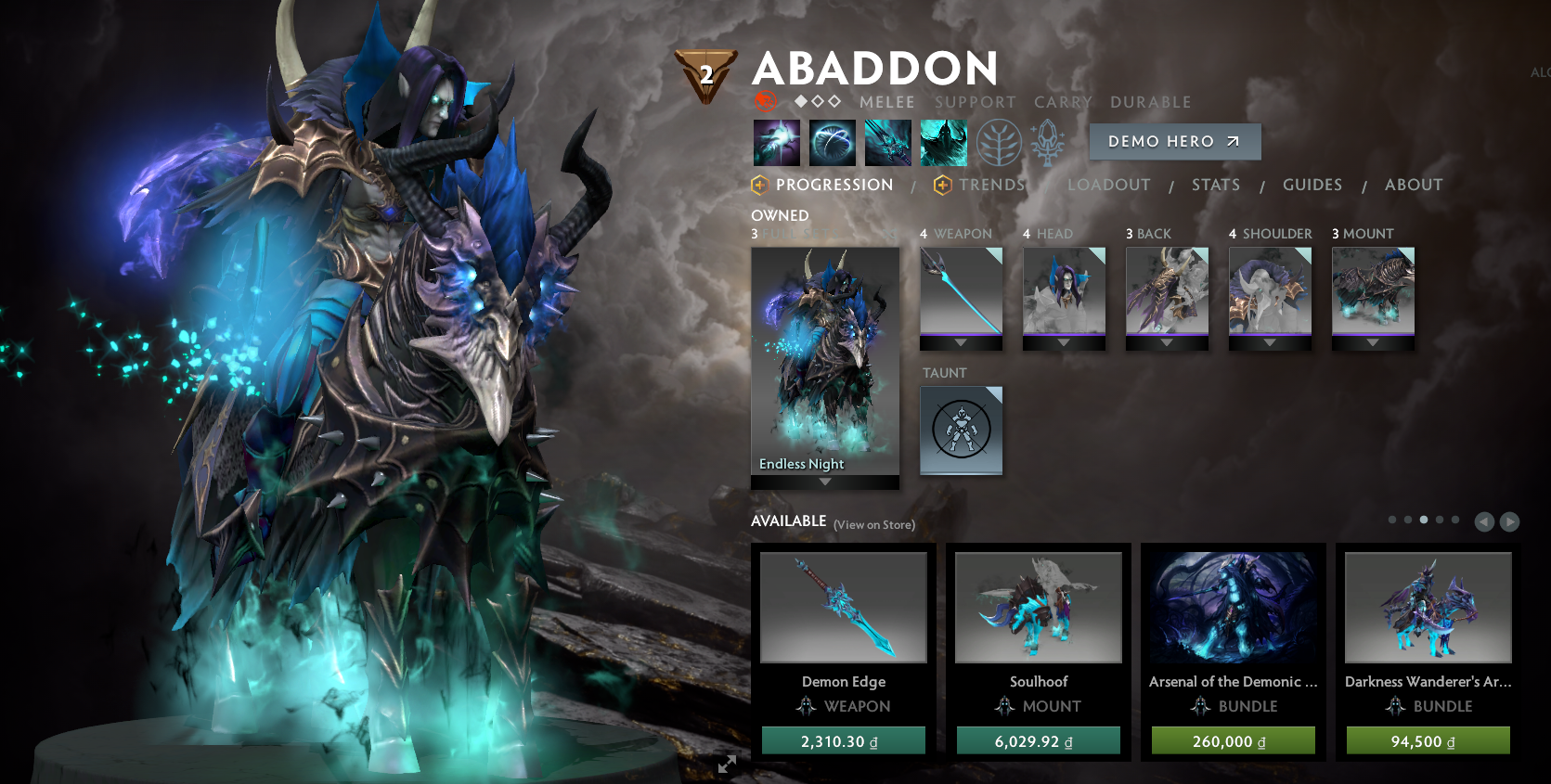Open the GUIDES tab

pos(1312,185)
